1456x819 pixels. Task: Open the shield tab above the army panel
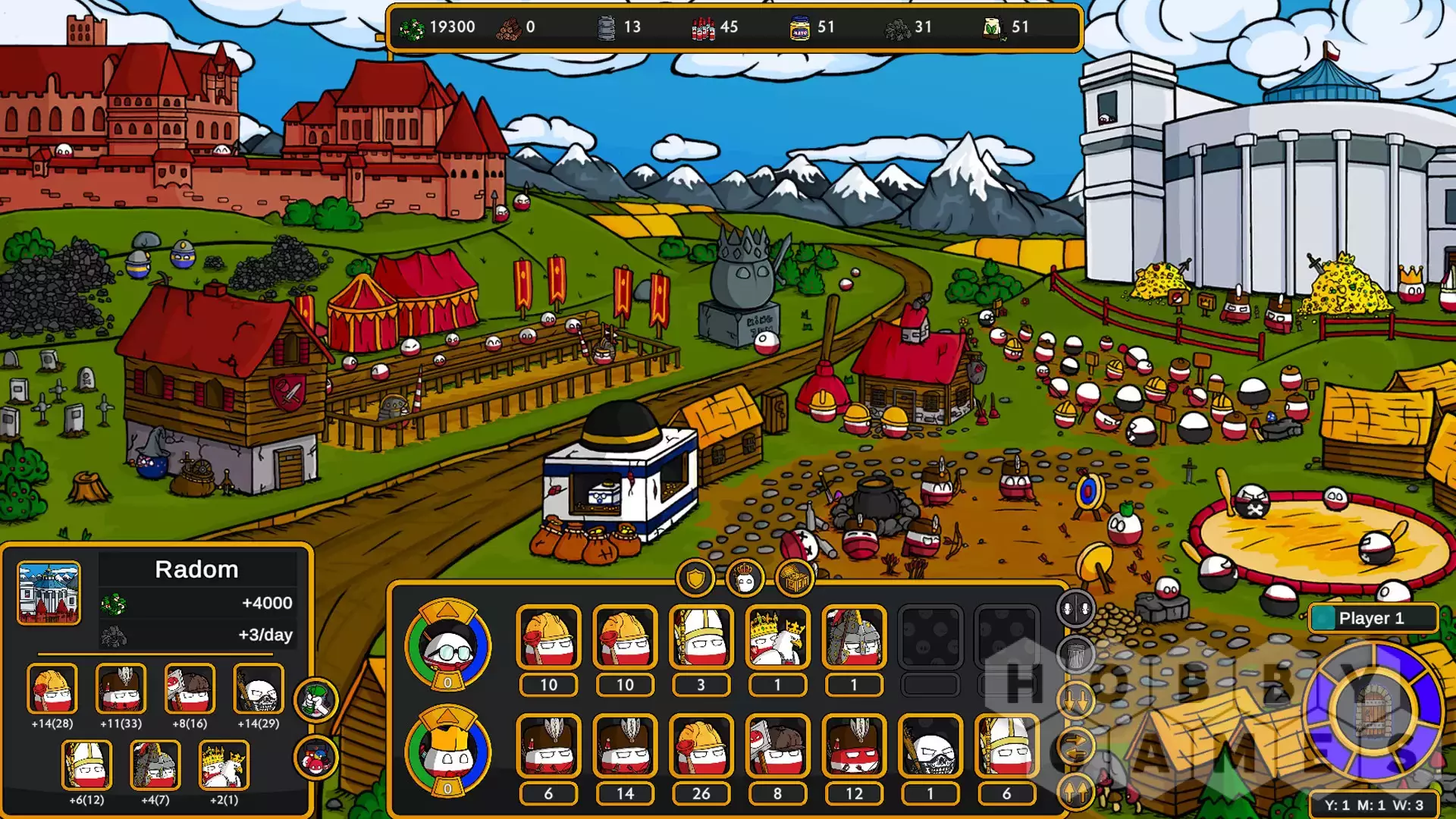tap(695, 579)
